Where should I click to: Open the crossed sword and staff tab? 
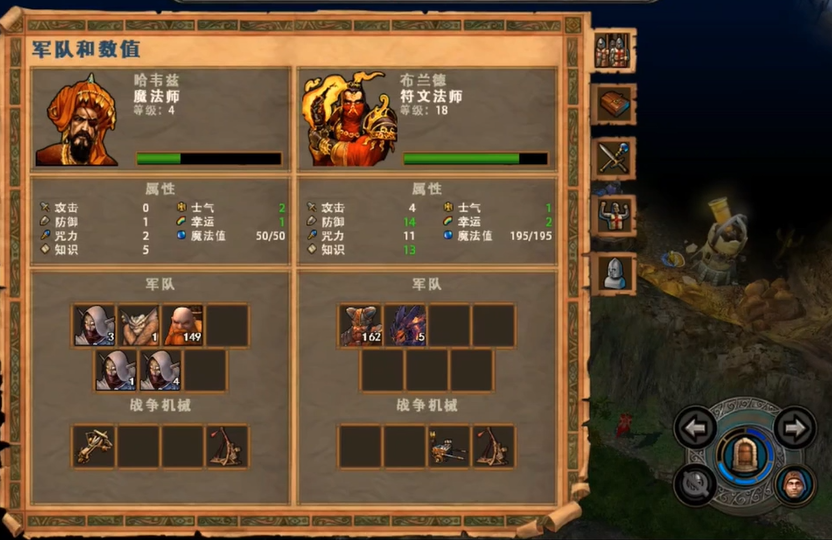tap(612, 158)
